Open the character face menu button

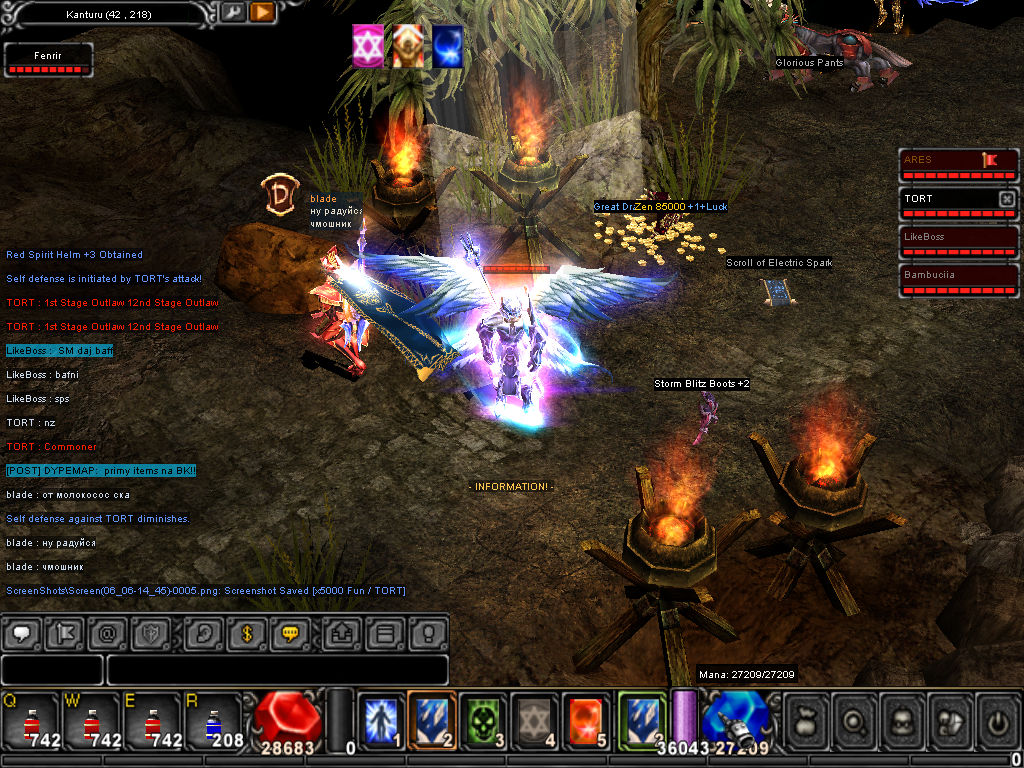pyautogui.click(x=902, y=720)
